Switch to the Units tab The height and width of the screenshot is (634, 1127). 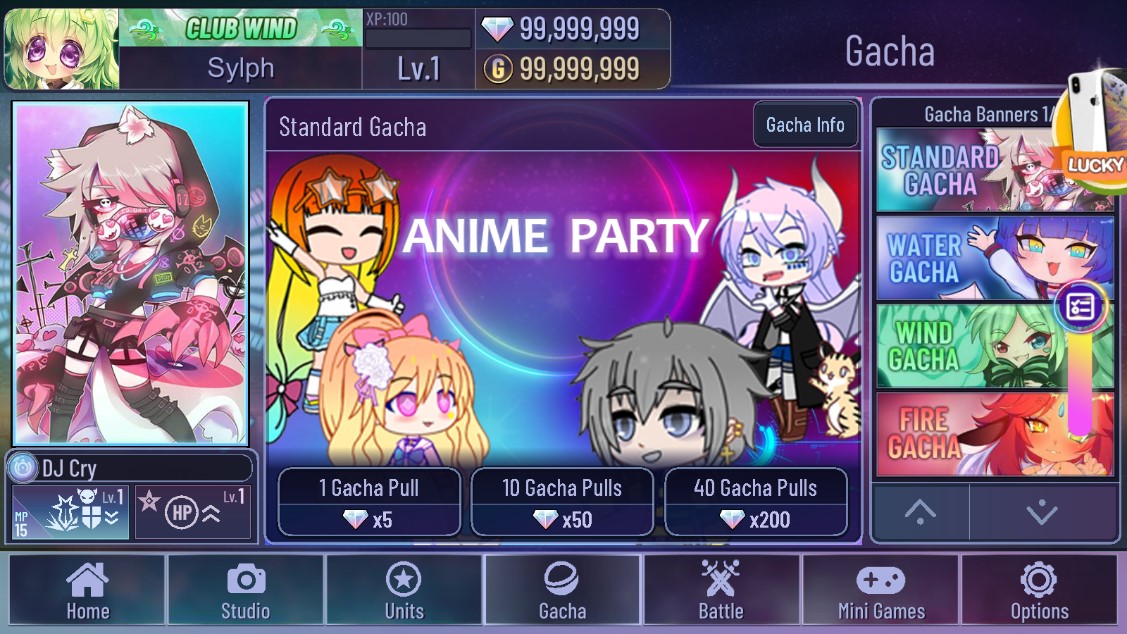(x=404, y=590)
